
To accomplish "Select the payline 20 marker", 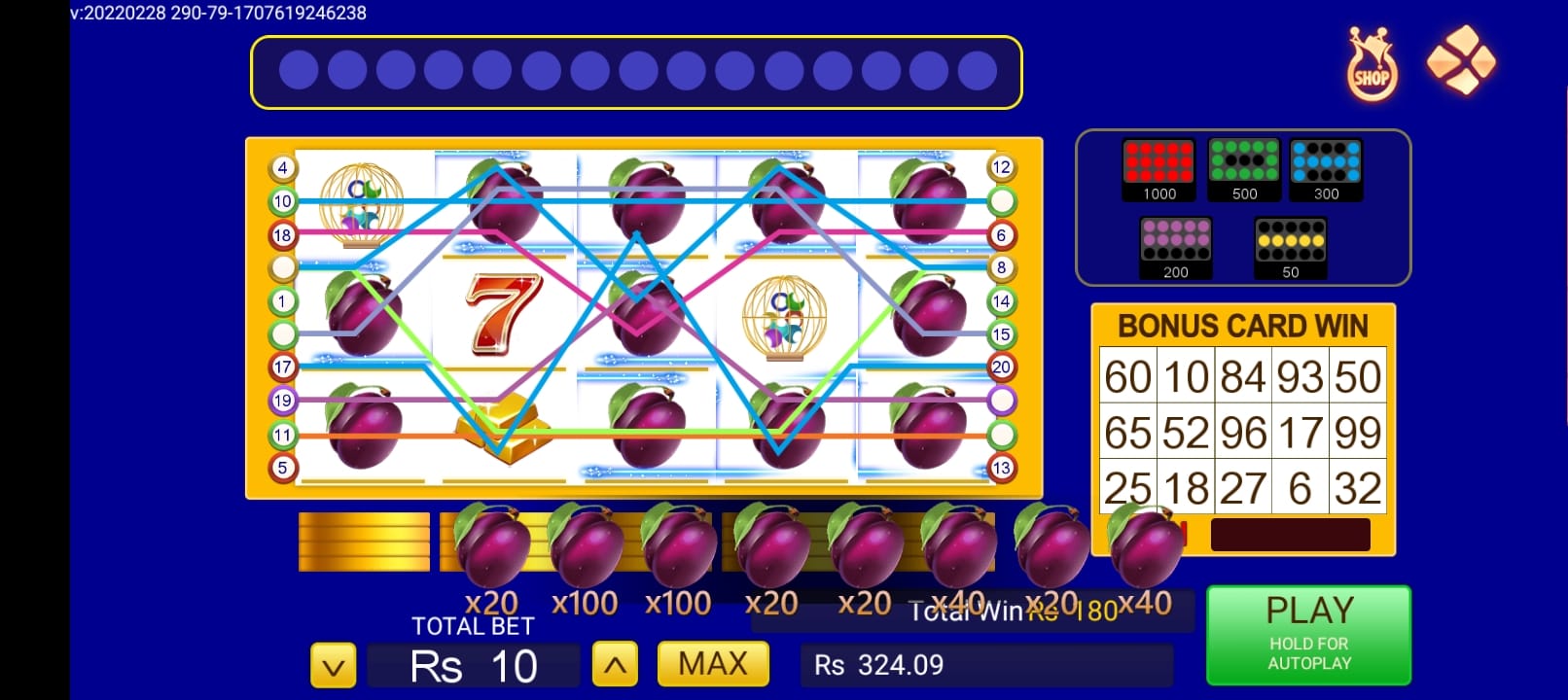I will [x=1001, y=367].
